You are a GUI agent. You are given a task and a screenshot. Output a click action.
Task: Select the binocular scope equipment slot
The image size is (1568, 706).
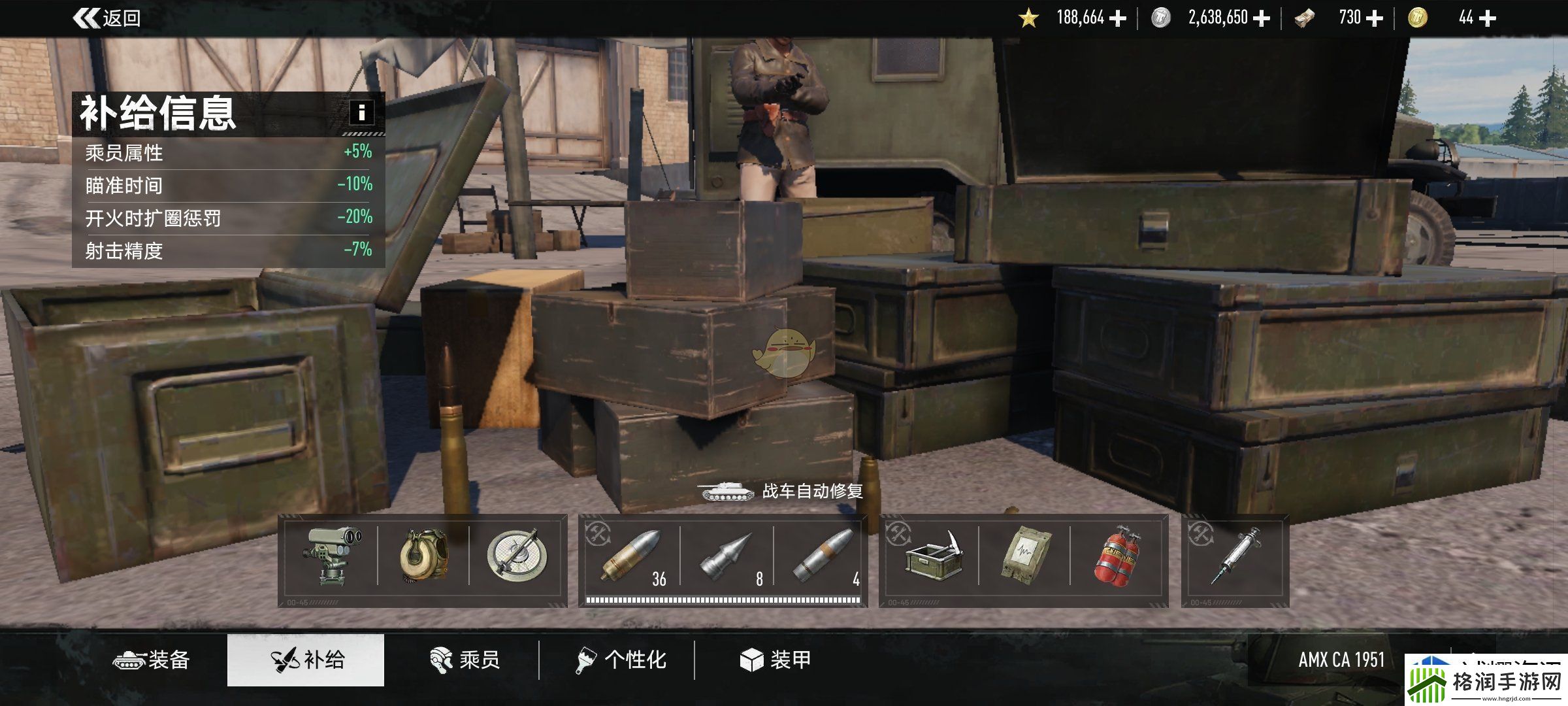click(331, 556)
